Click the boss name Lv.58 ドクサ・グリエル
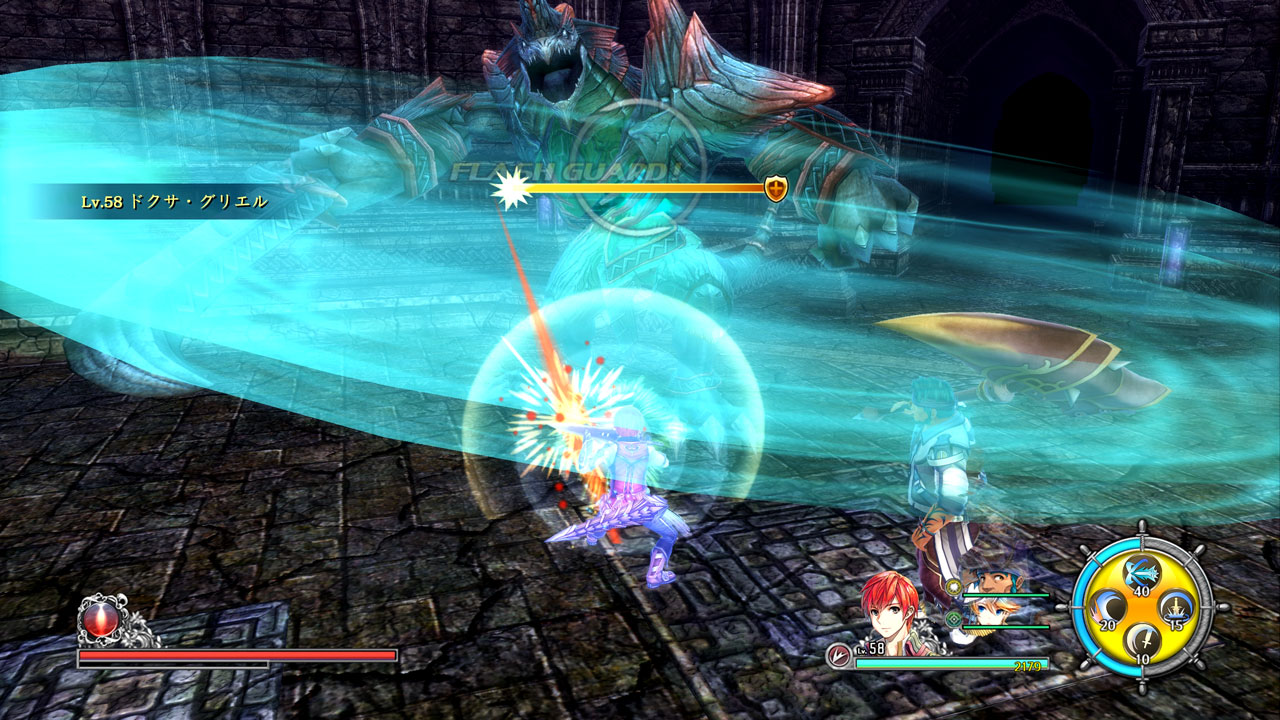 [x=175, y=200]
